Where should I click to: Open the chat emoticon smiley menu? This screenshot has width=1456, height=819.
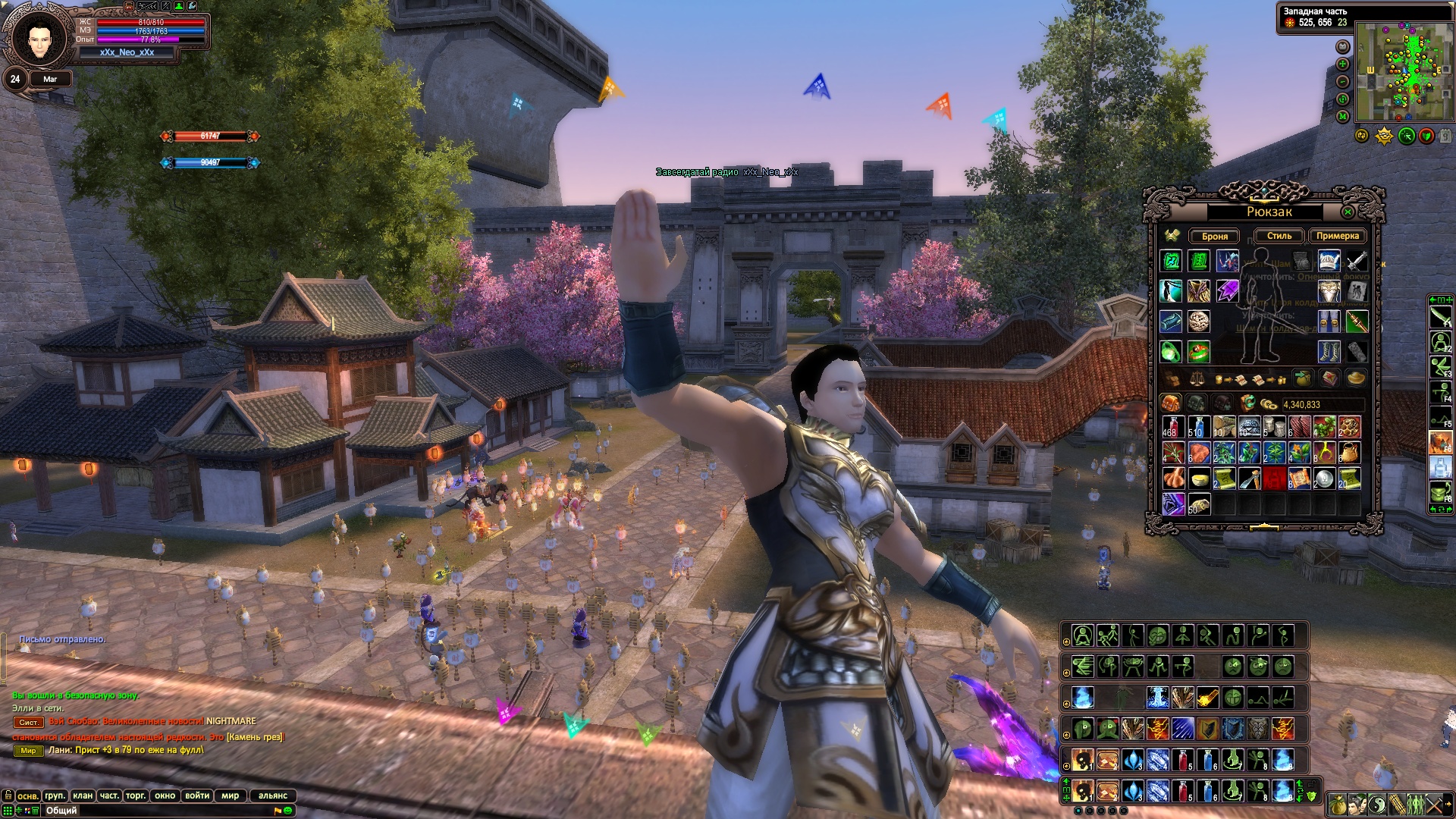point(288,811)
